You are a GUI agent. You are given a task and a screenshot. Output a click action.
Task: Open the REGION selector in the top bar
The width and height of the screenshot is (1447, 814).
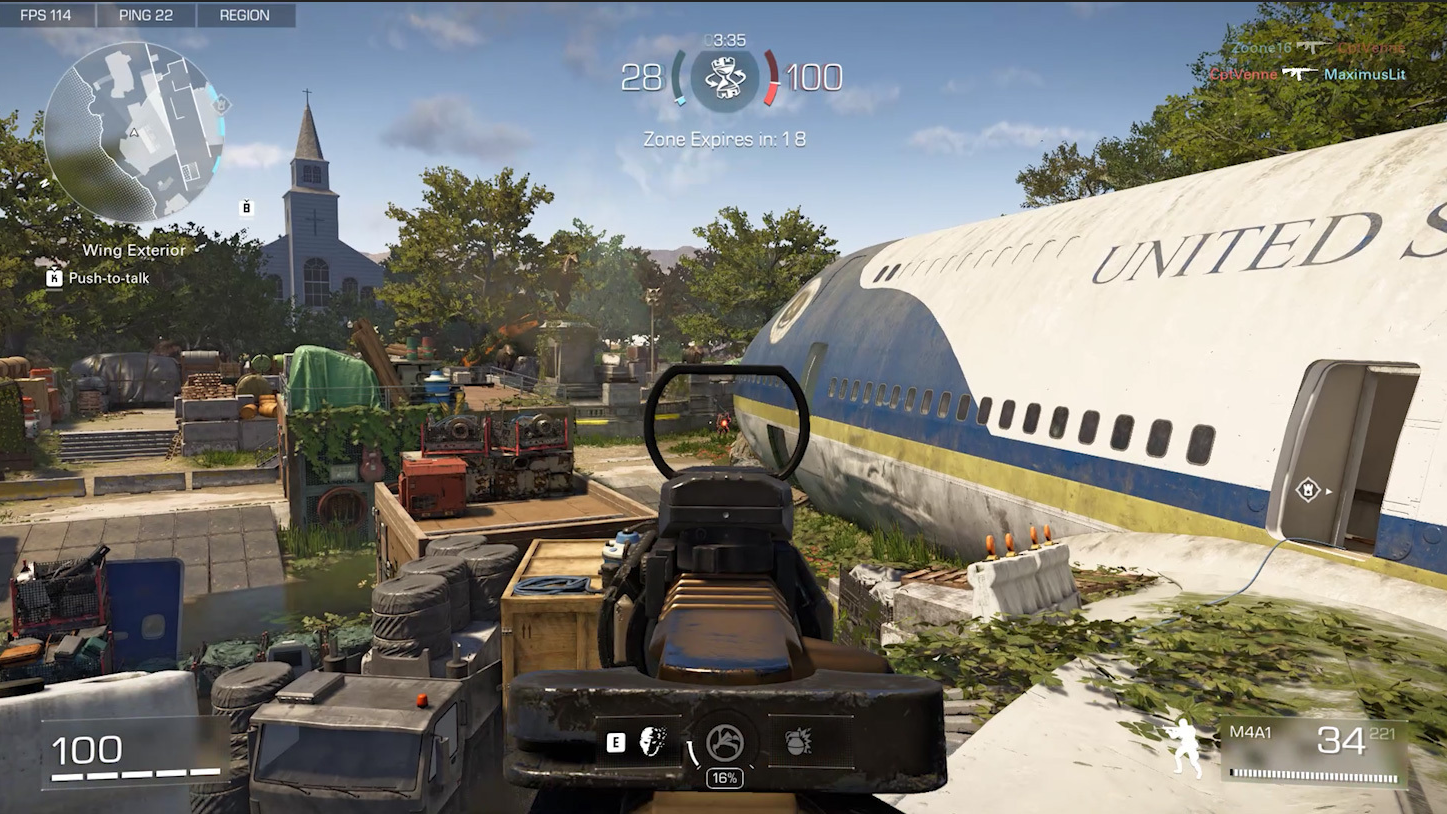(243, 14)
